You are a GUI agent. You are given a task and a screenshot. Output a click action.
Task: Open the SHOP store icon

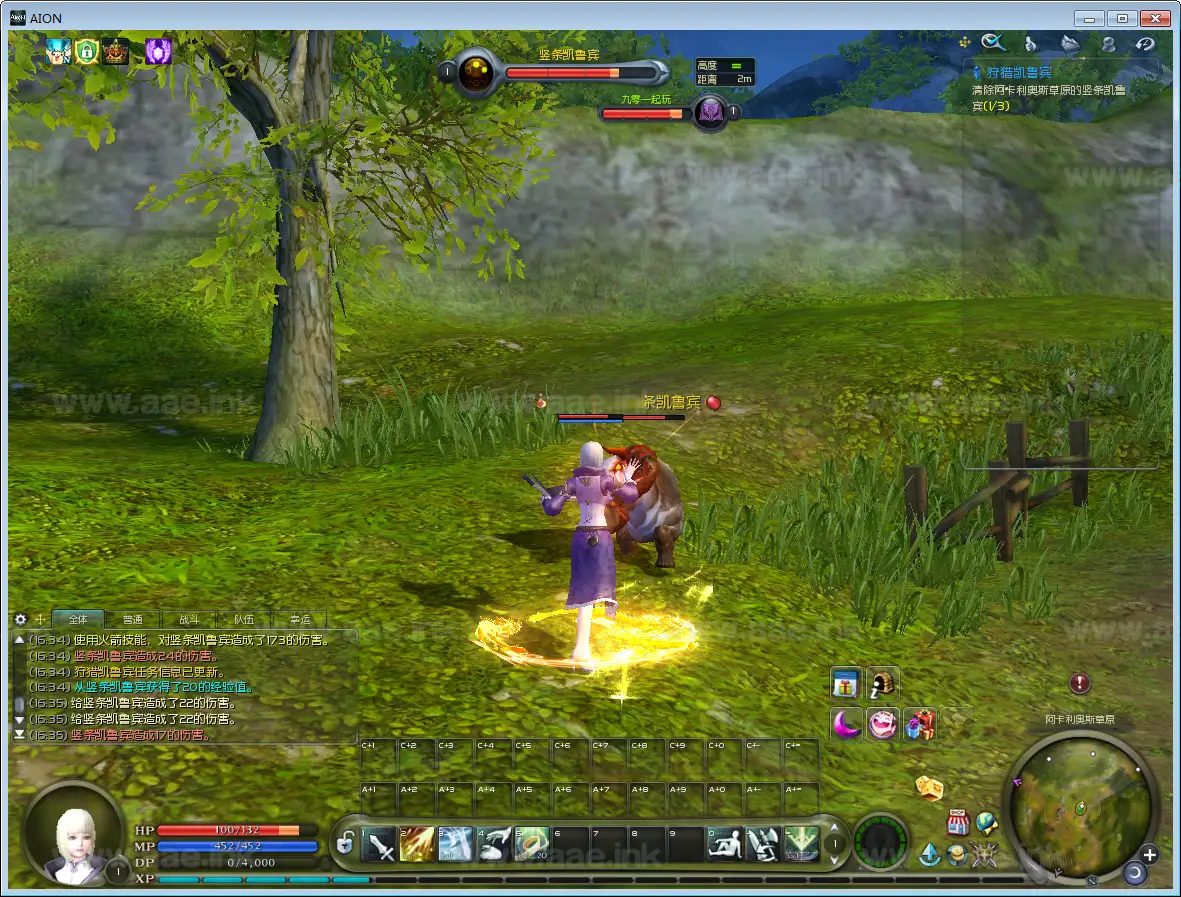coord(958,823)
